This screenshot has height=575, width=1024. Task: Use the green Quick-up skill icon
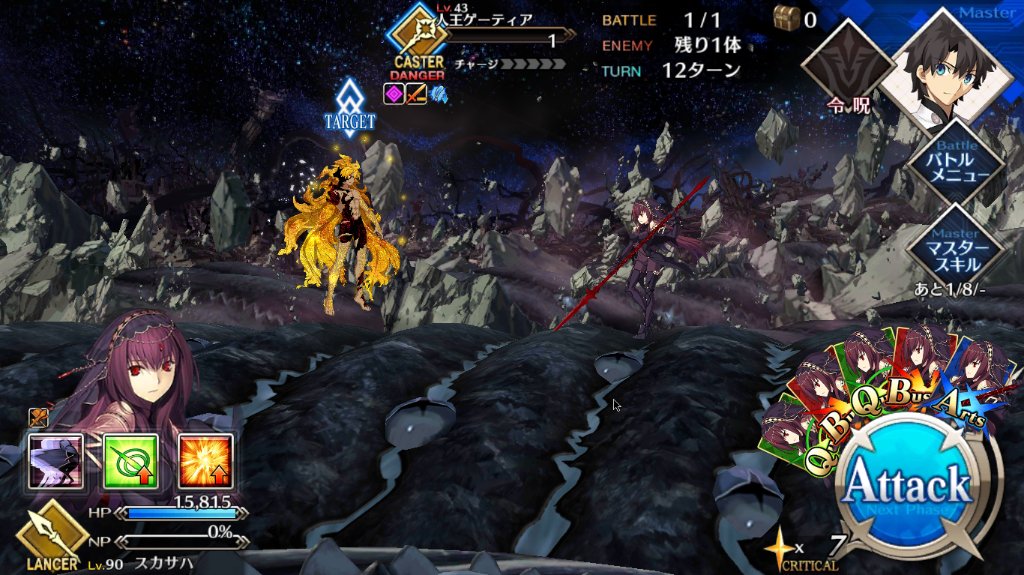tap(130, 461)
